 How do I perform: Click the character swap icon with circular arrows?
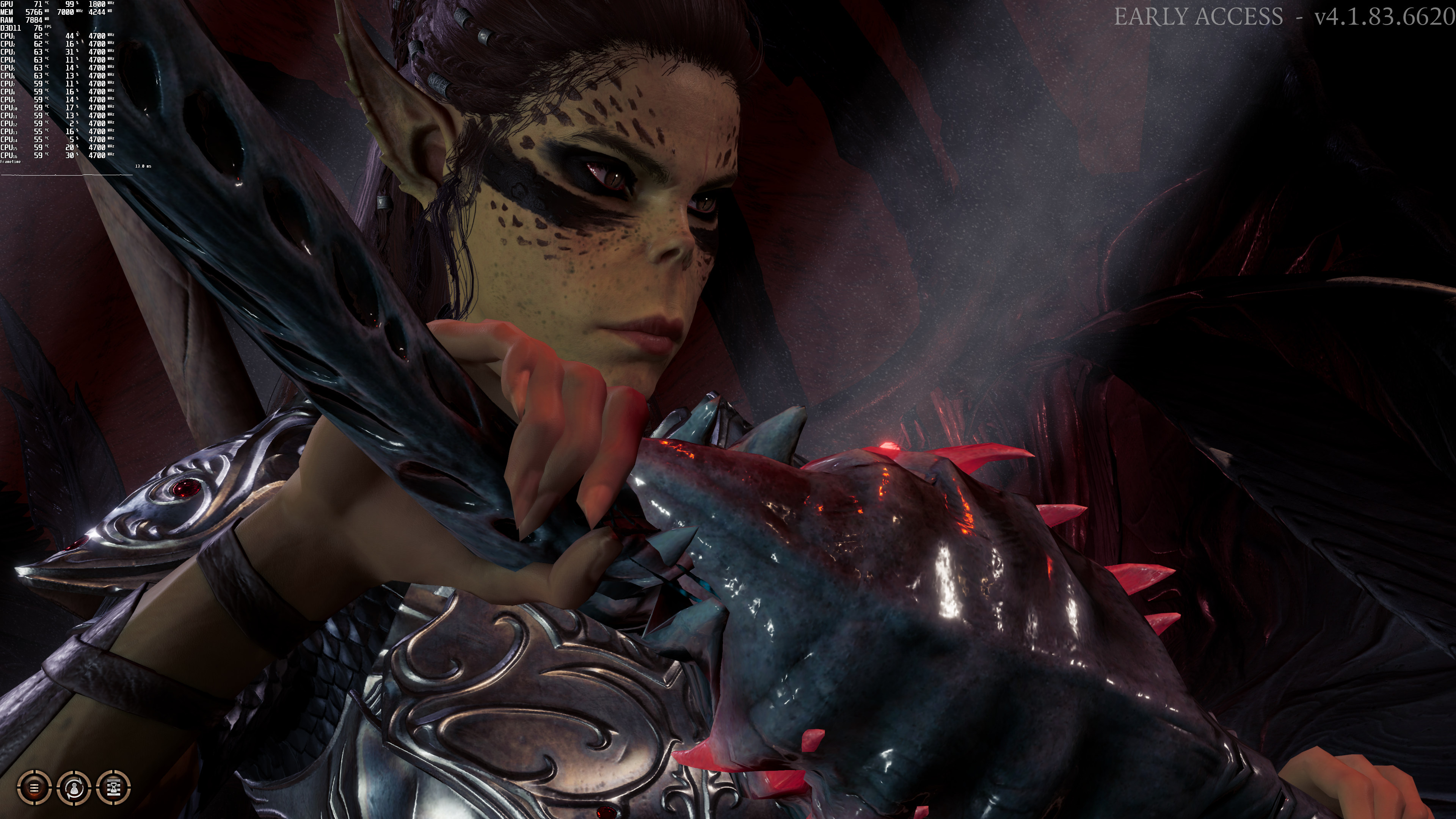point(74,787)
